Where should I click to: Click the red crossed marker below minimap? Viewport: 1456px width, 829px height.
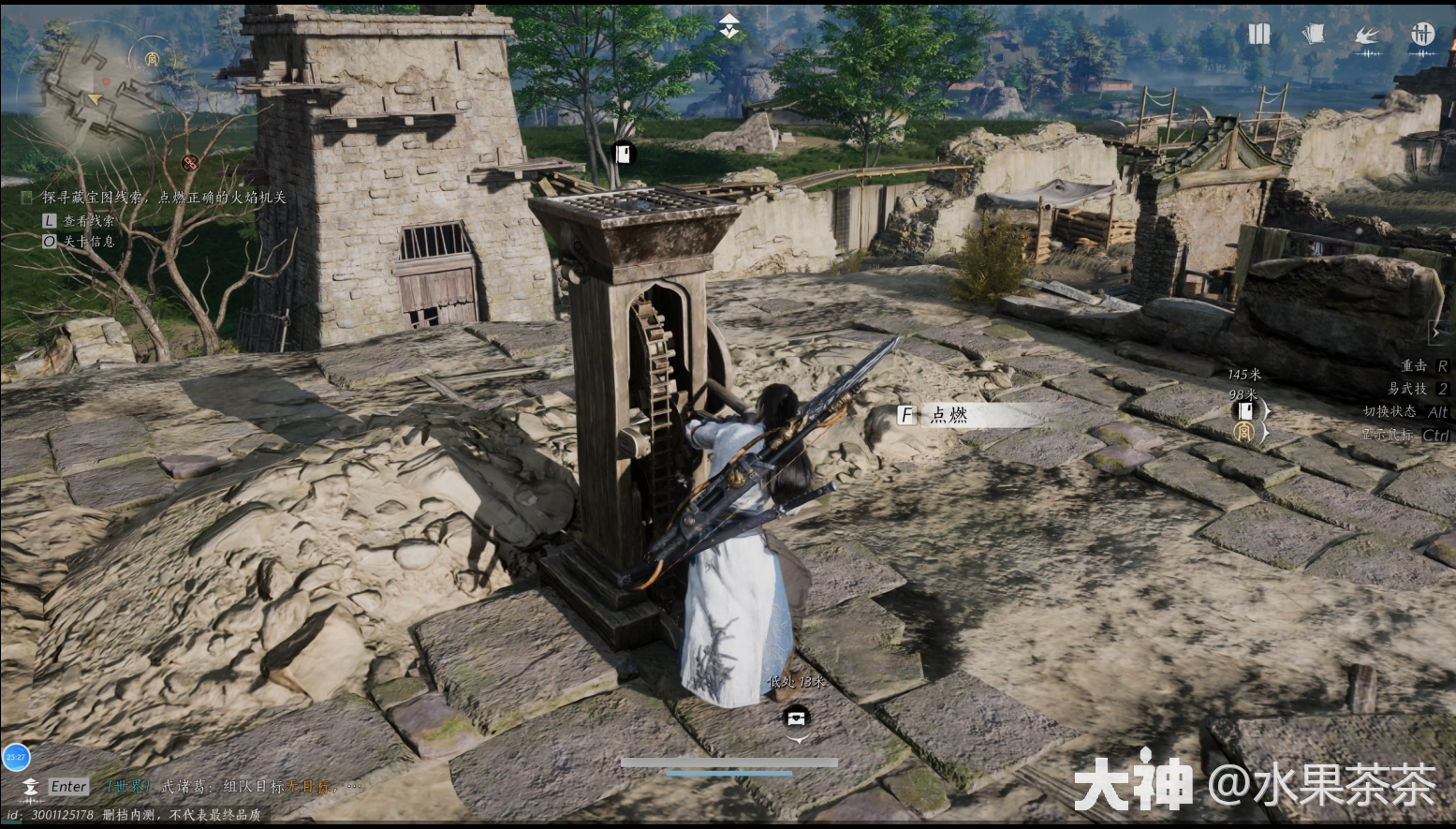[190, 163]
